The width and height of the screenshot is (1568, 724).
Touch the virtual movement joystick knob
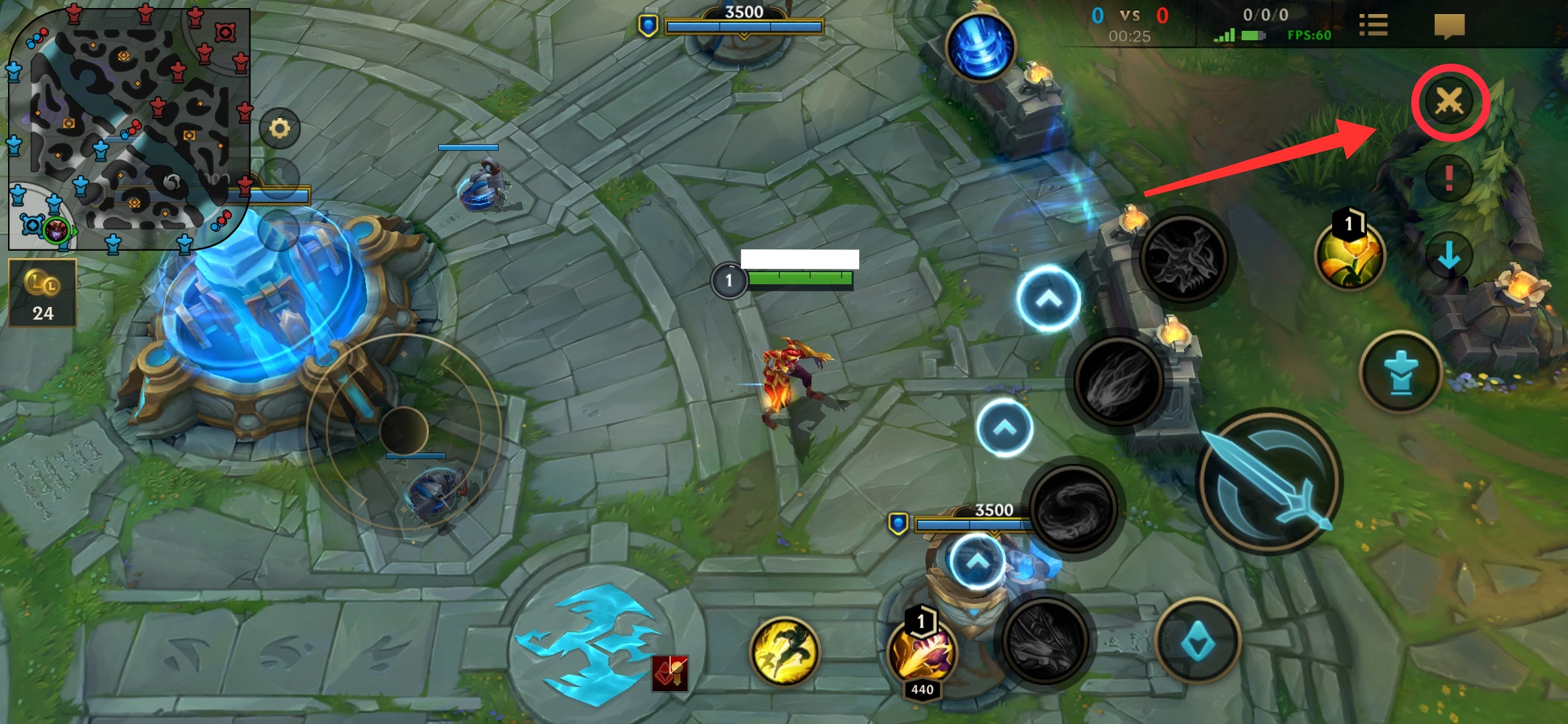(403, 431)
